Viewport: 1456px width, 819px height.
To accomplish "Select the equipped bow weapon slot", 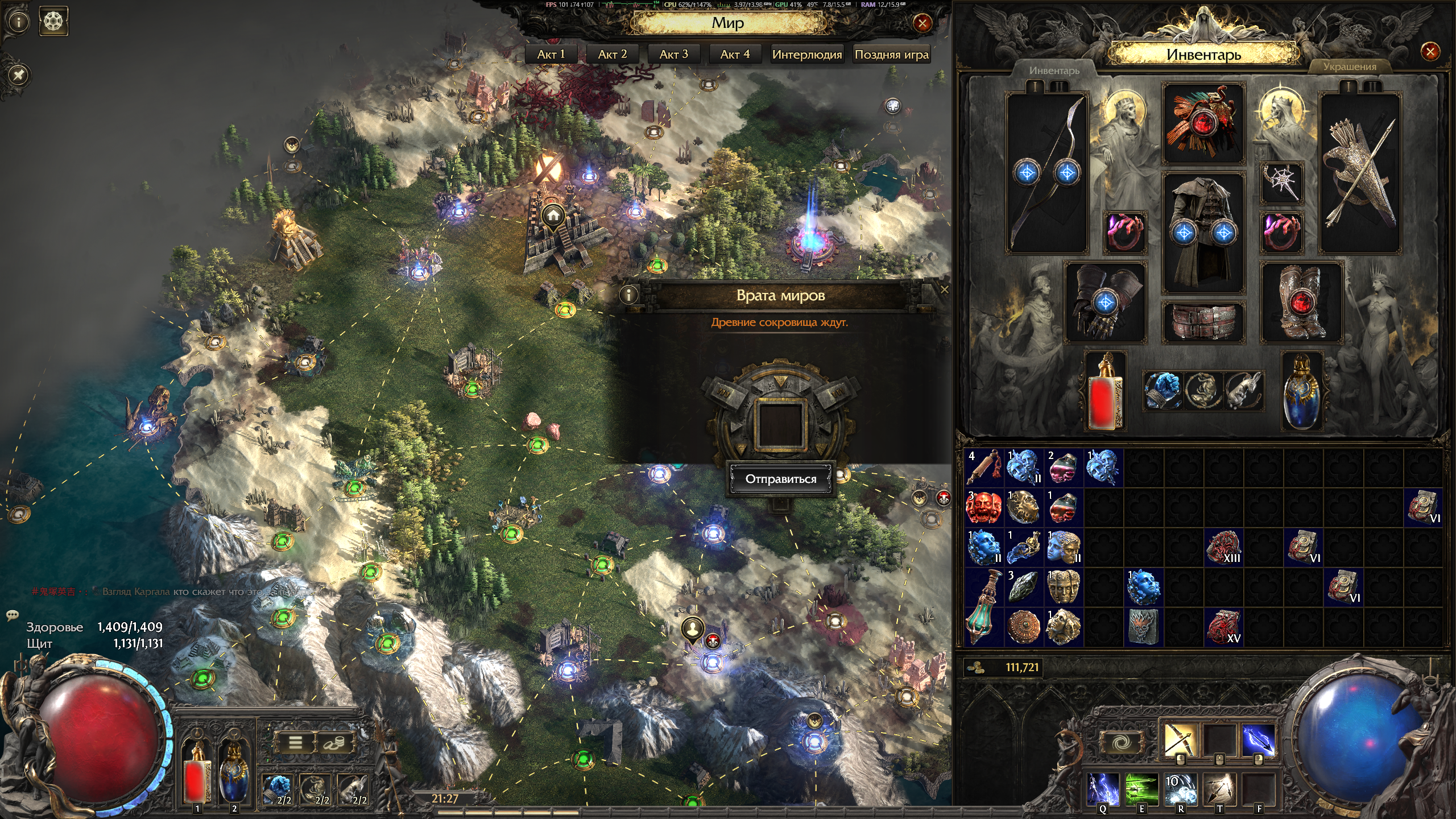I will pyautogui.click(x=1046, y=173).
